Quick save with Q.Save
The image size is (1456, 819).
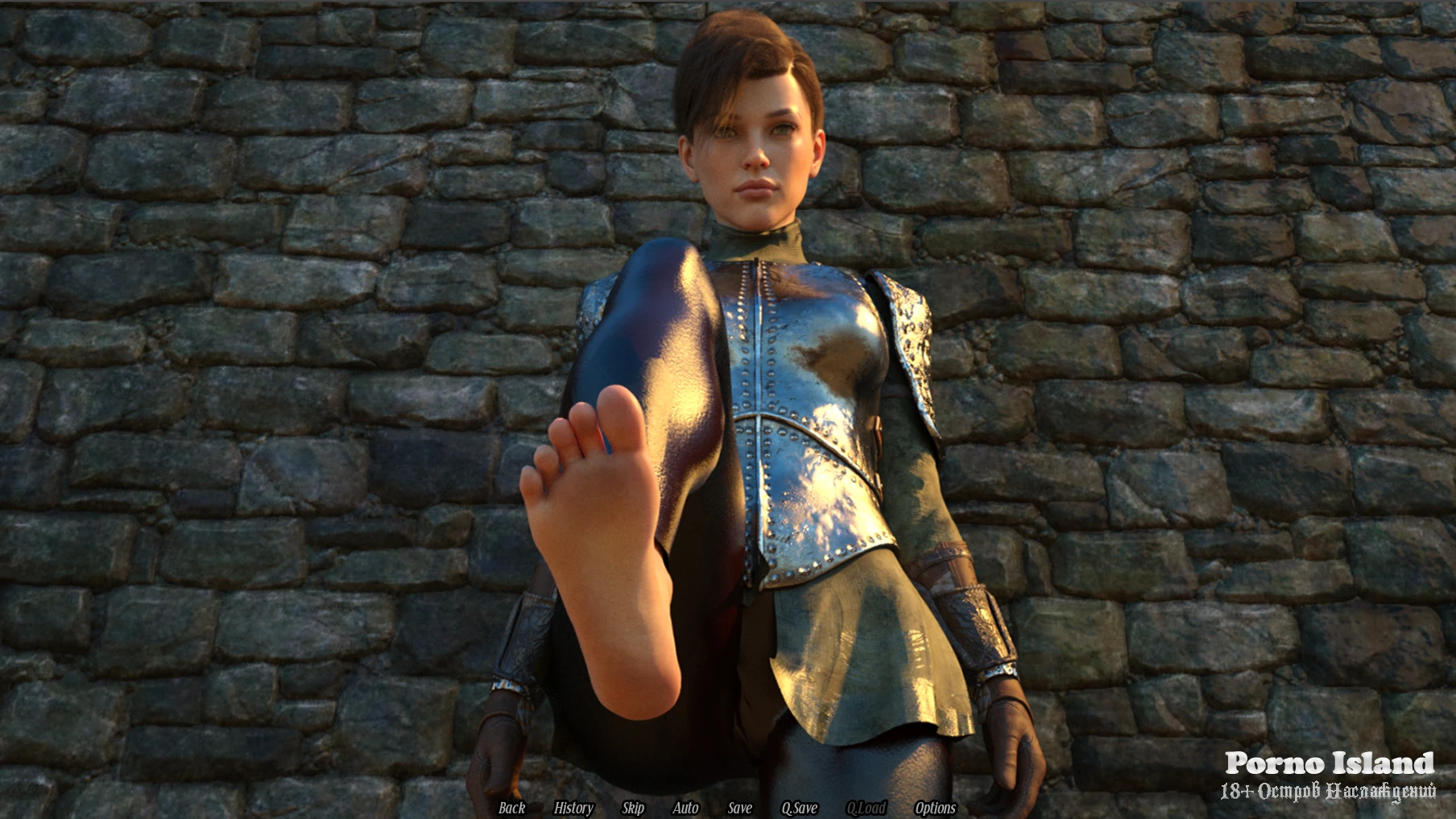pyautogui.click(x=799, y=808)
